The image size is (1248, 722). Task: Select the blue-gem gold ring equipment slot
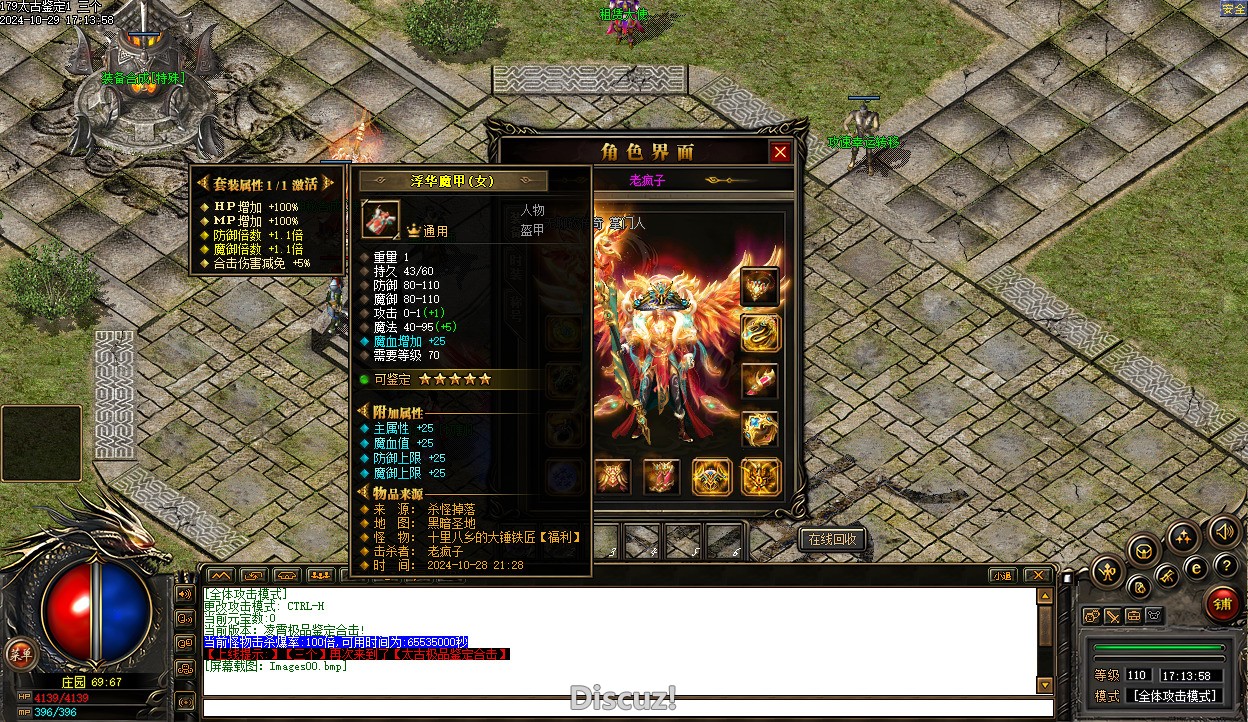760,429
